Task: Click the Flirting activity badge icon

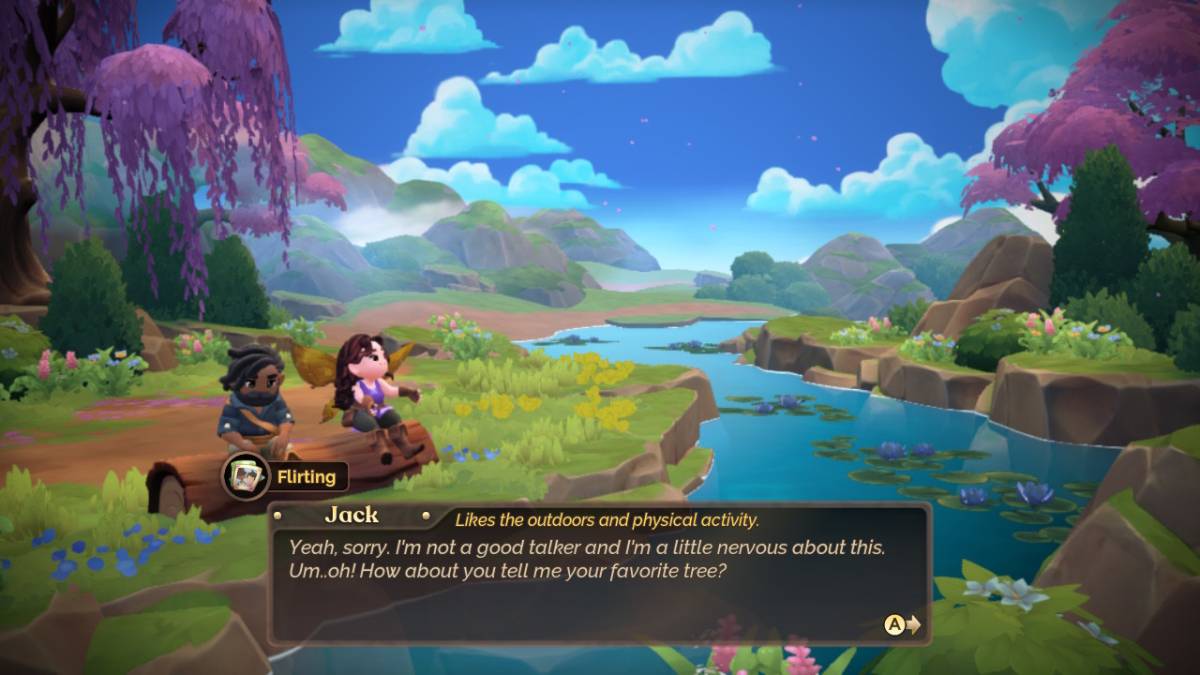Action: (245, 476)
